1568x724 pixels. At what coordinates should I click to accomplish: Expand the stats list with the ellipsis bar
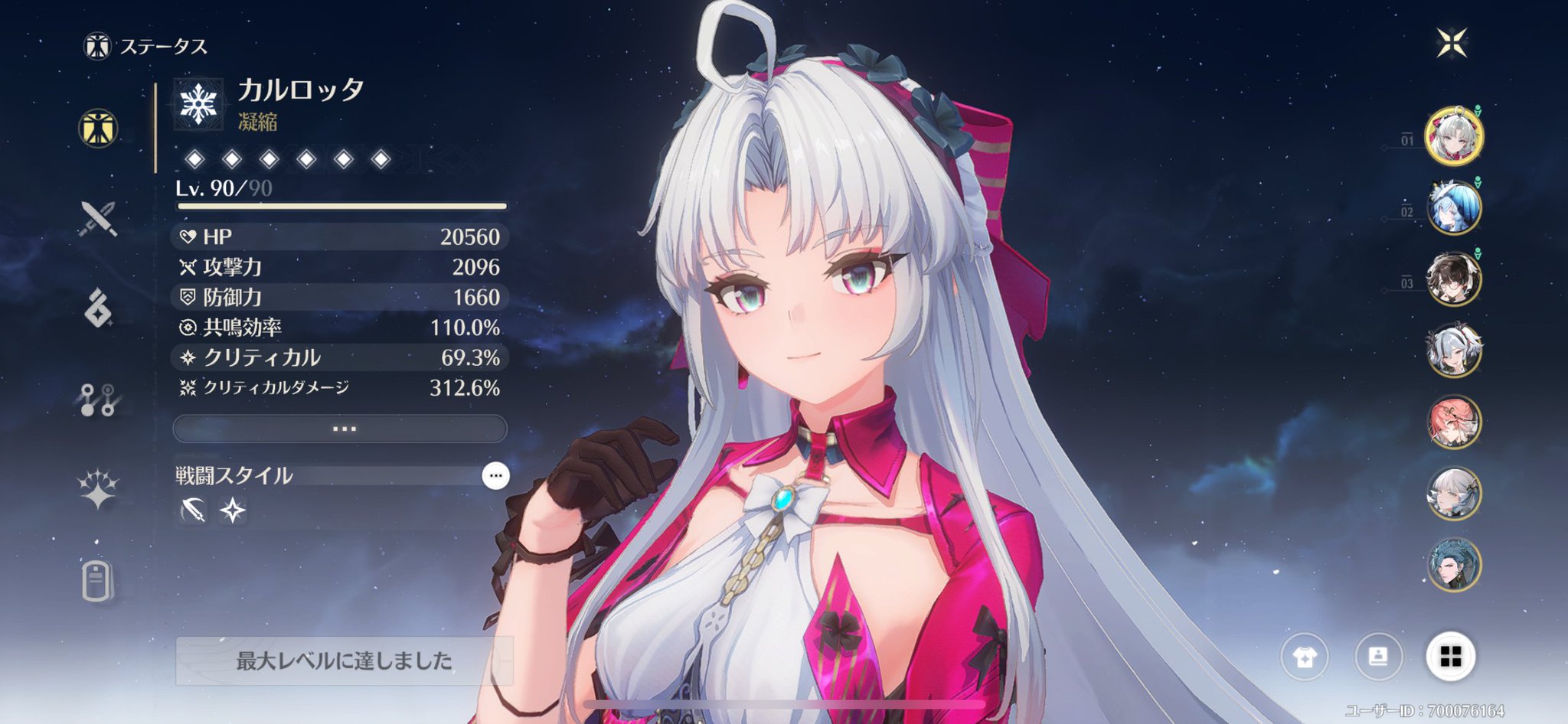coord(341,429)
